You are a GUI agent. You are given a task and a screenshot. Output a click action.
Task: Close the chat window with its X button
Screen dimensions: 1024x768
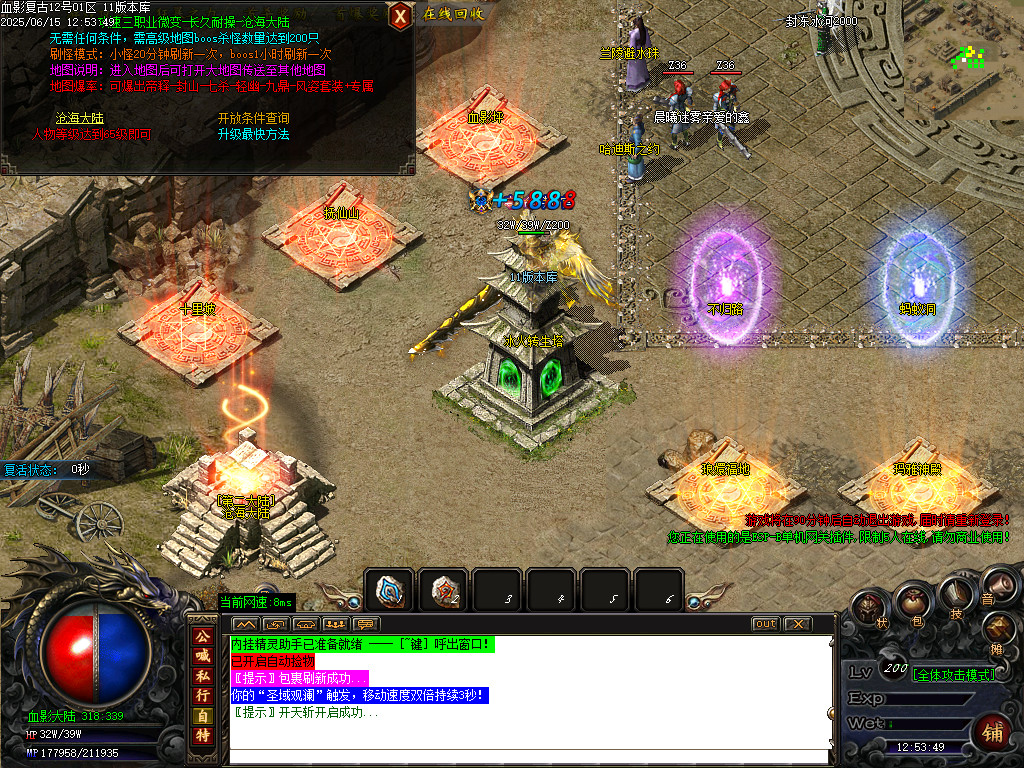pyautogui.click(x=797, y=624)
